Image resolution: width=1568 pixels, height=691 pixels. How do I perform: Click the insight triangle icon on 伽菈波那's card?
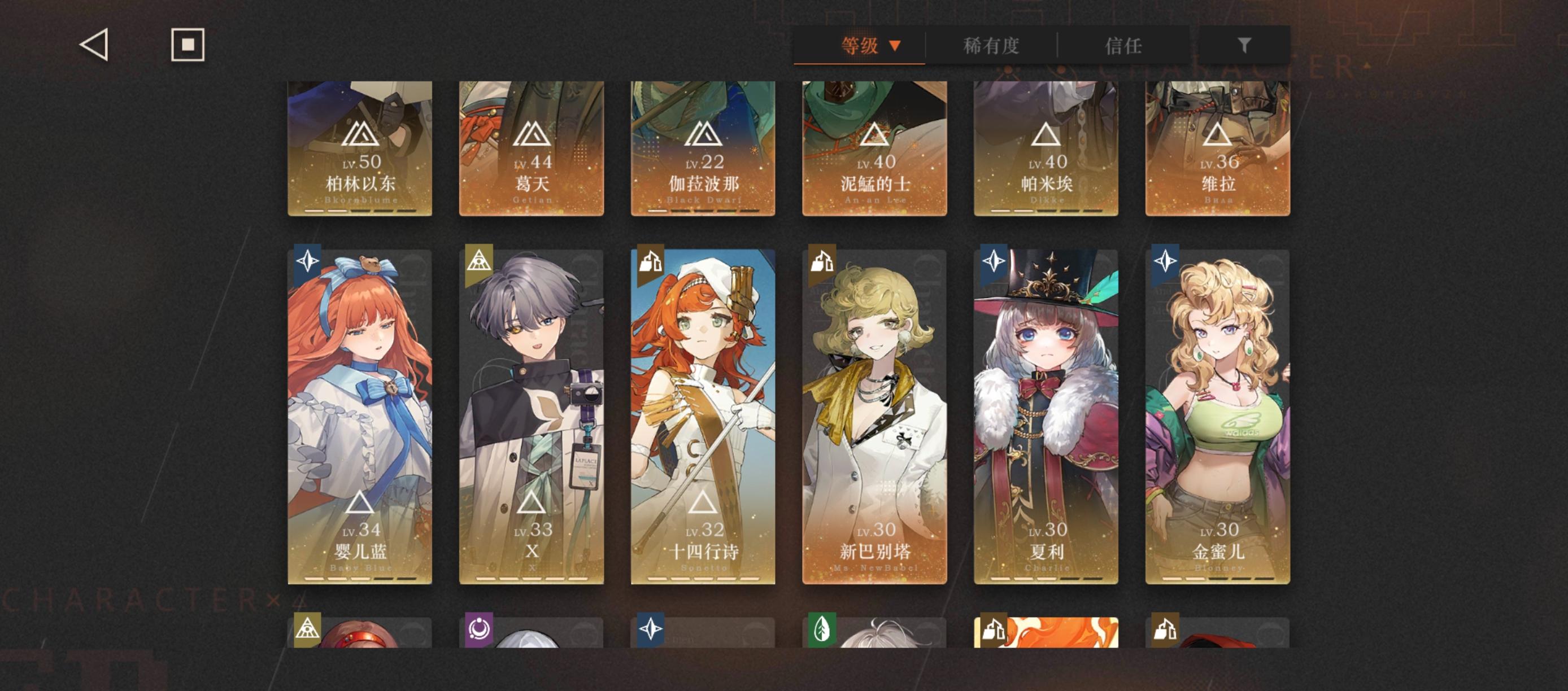click(x=704, y=135)
